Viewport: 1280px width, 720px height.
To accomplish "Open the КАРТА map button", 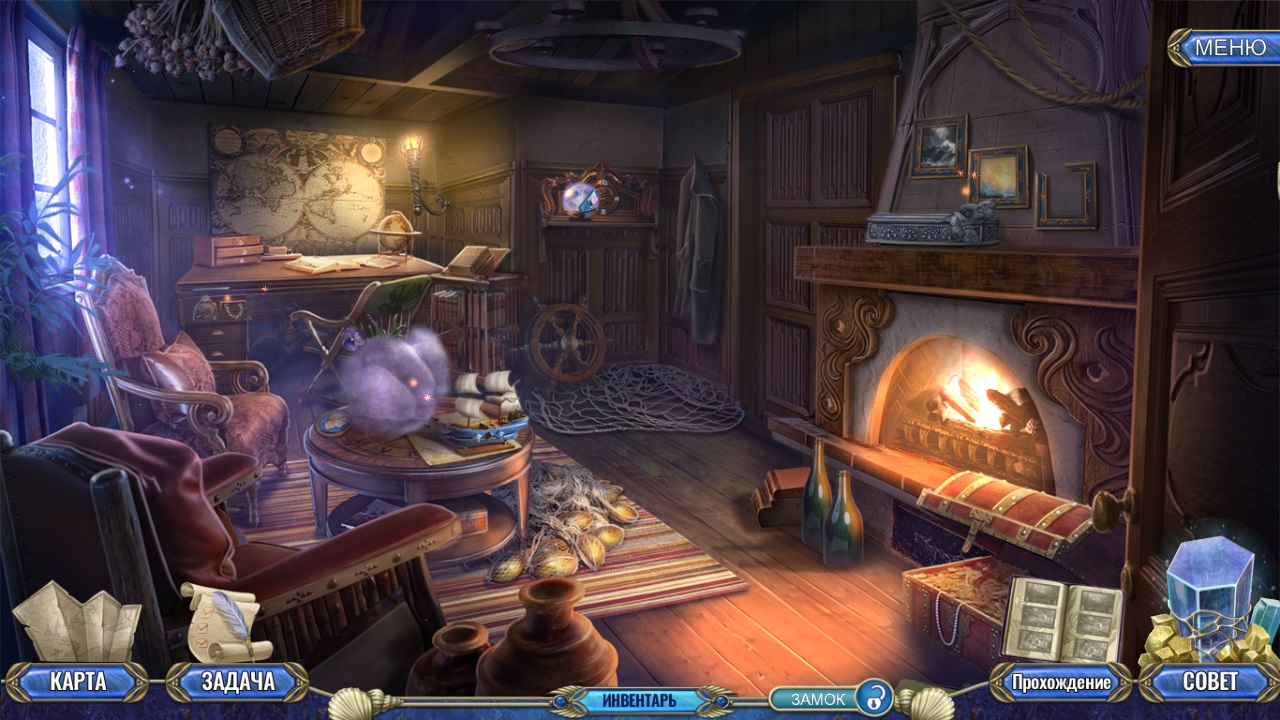I will click(x=77, y=683).
